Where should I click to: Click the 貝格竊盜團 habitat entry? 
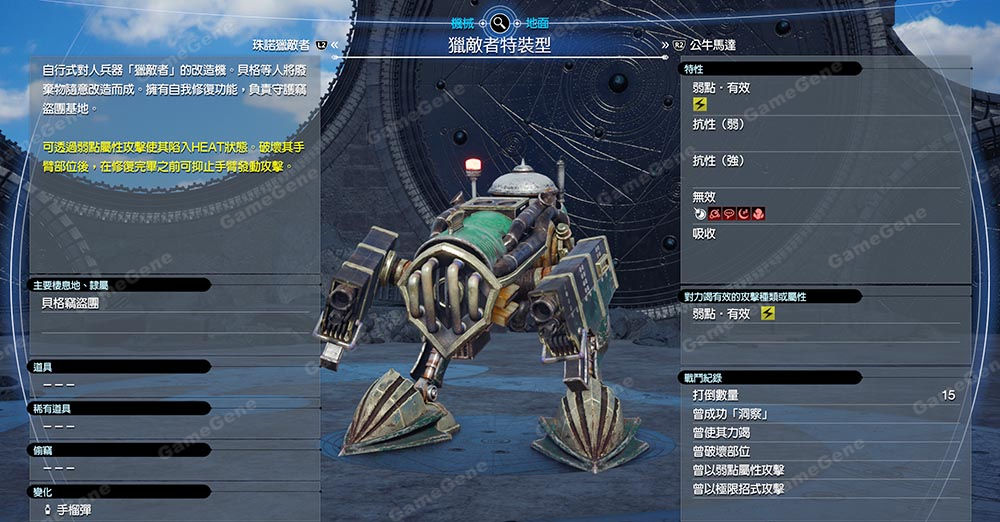[x=70, y=302]
